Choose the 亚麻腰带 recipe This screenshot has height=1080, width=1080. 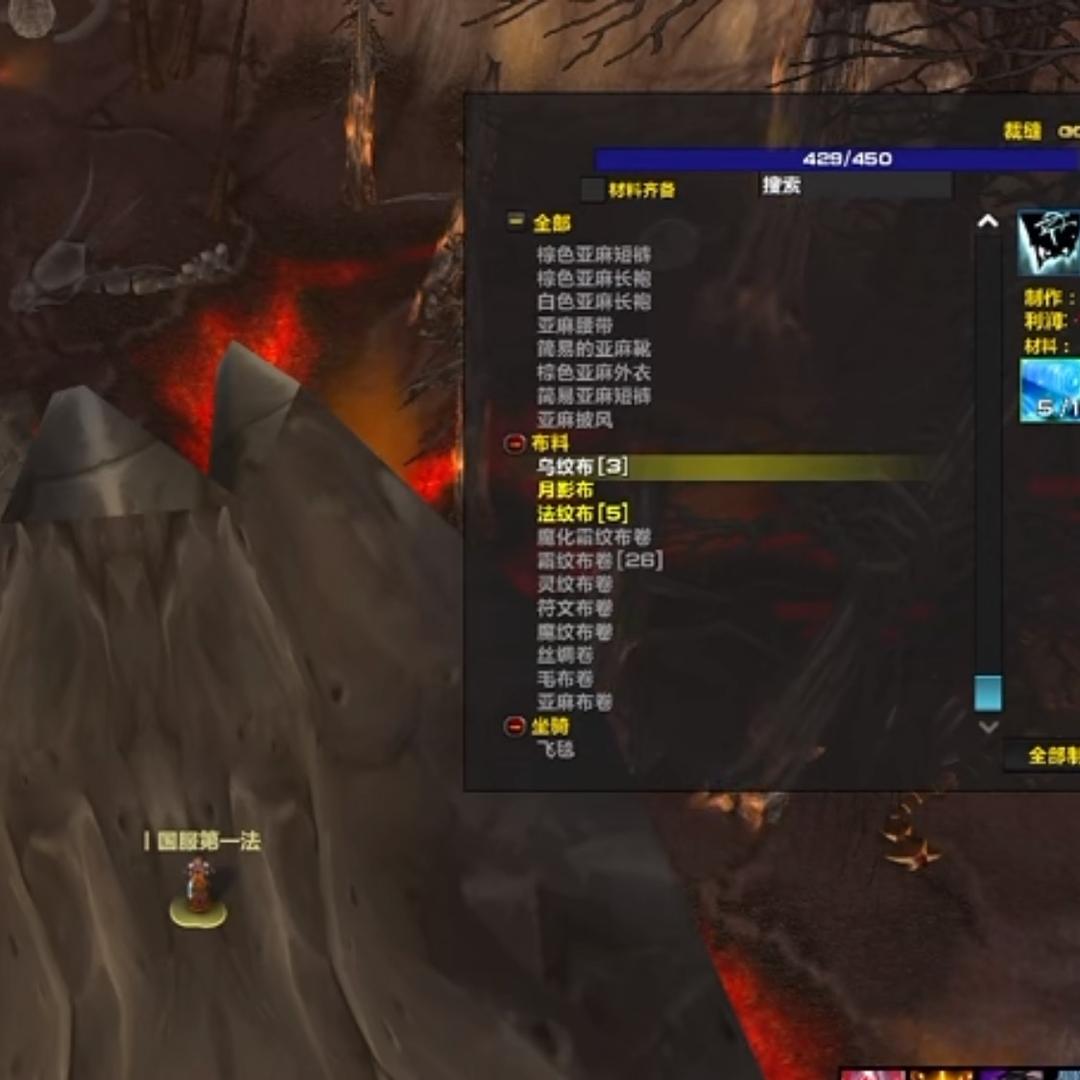(x=575, y=325)
